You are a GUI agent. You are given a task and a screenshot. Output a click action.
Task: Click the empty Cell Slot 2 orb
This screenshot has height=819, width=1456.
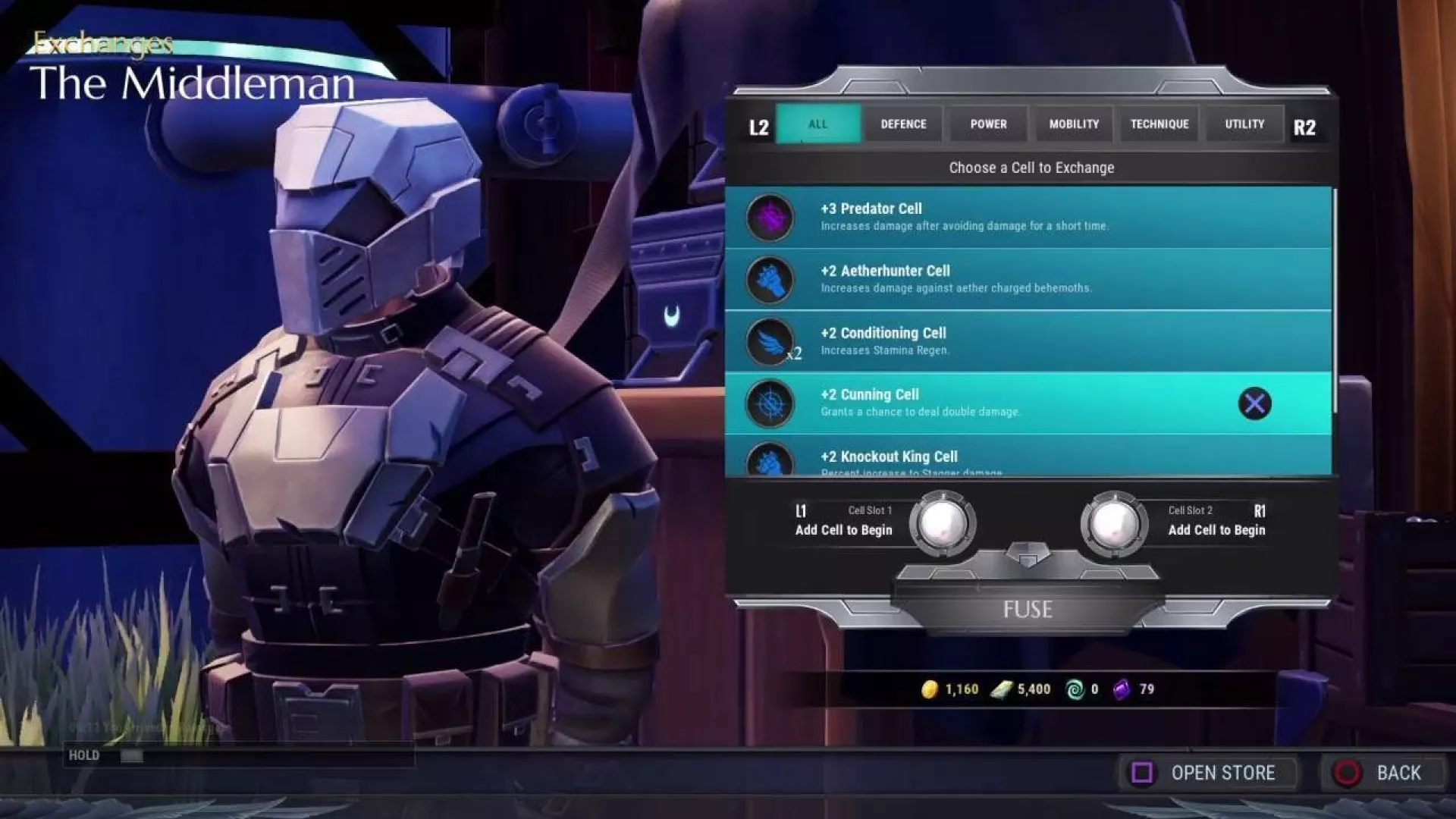[x=1113, y=523]
